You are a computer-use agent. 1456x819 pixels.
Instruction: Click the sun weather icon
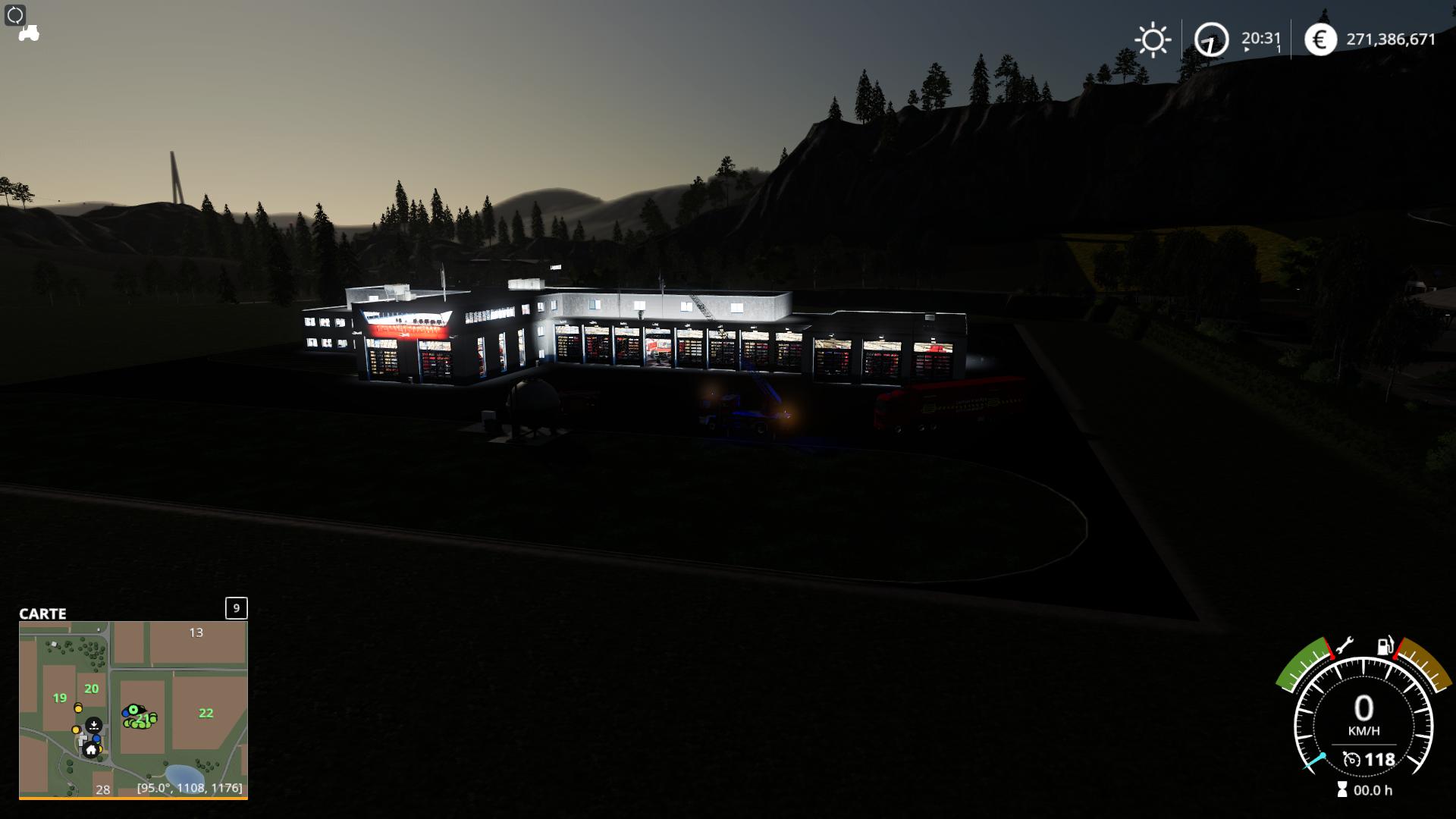point(1153,39)
